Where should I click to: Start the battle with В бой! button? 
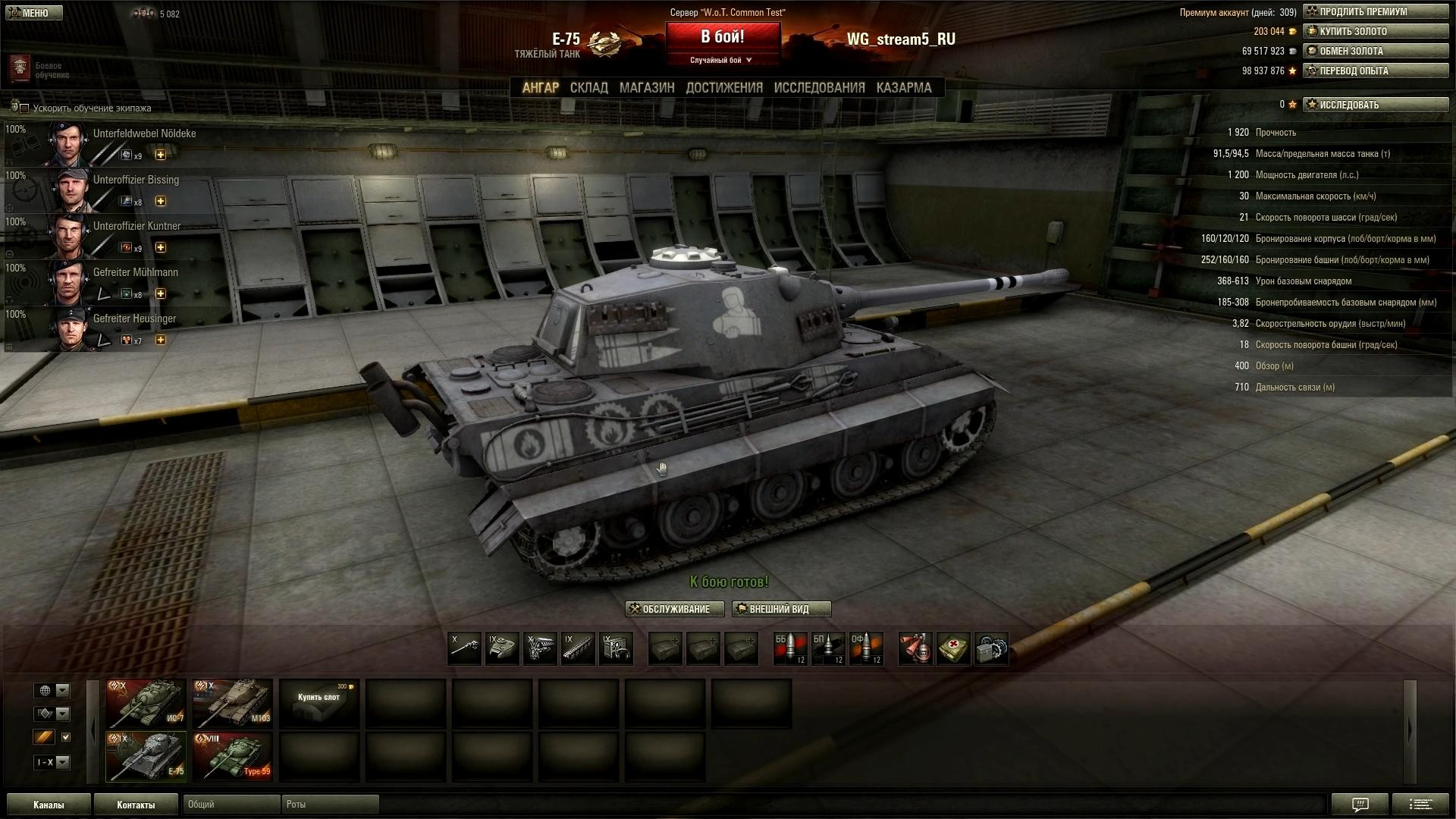coord(722,38)
